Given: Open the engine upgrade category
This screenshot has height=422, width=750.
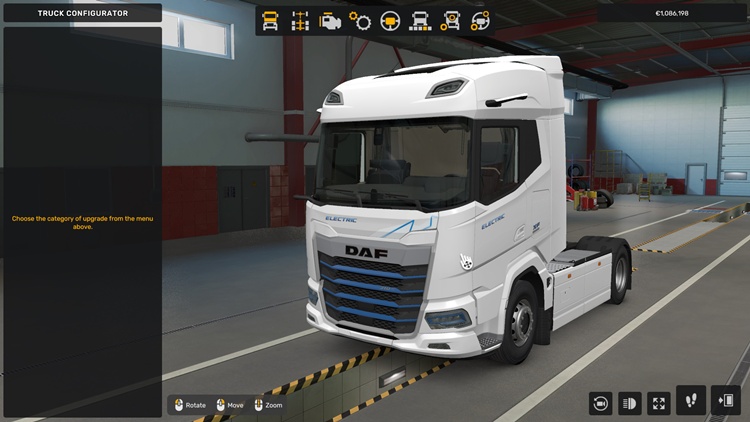Looking at the screenshot, I should coord(329,20).
